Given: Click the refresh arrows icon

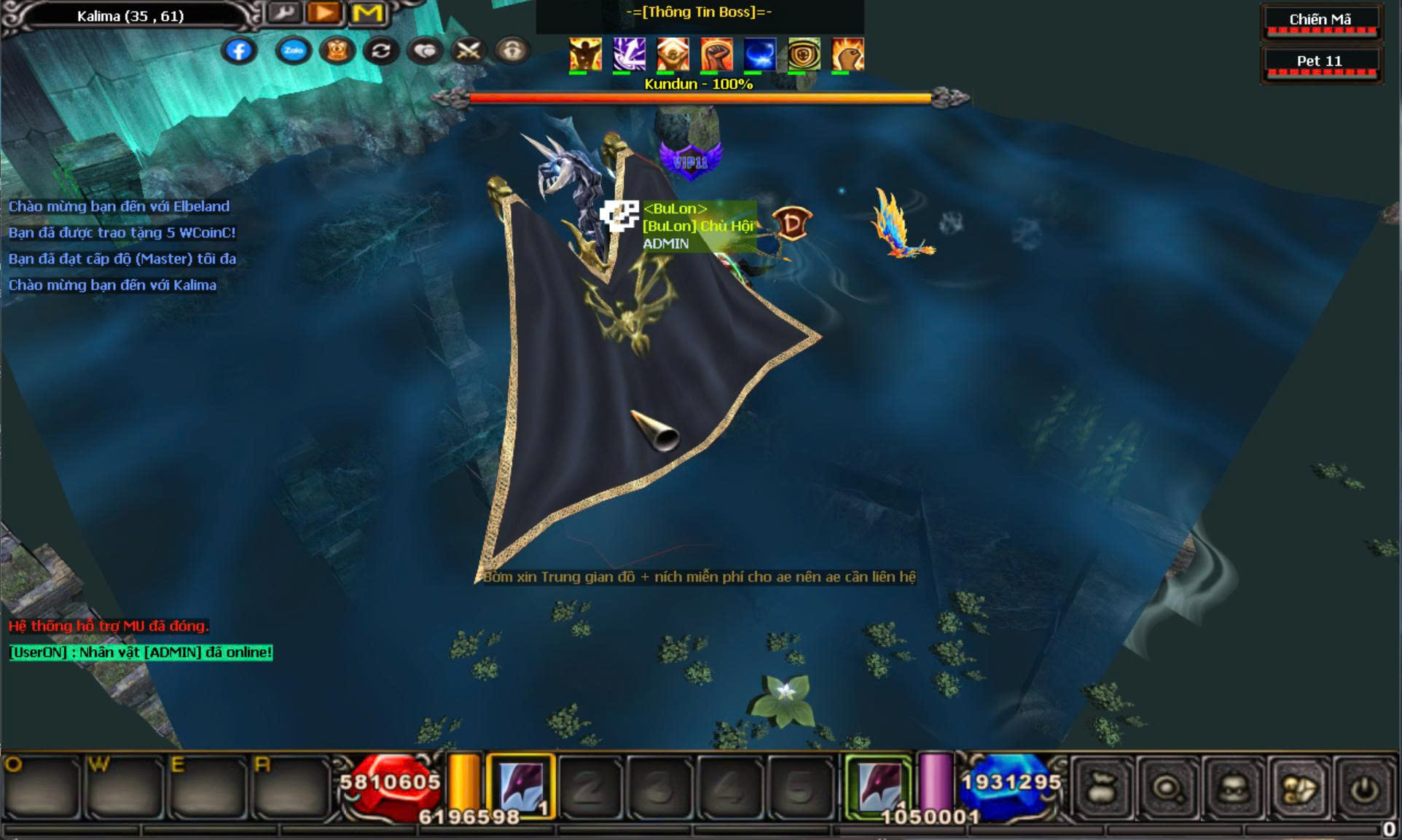Looking at the screenshot, I should tap(381, 50).
